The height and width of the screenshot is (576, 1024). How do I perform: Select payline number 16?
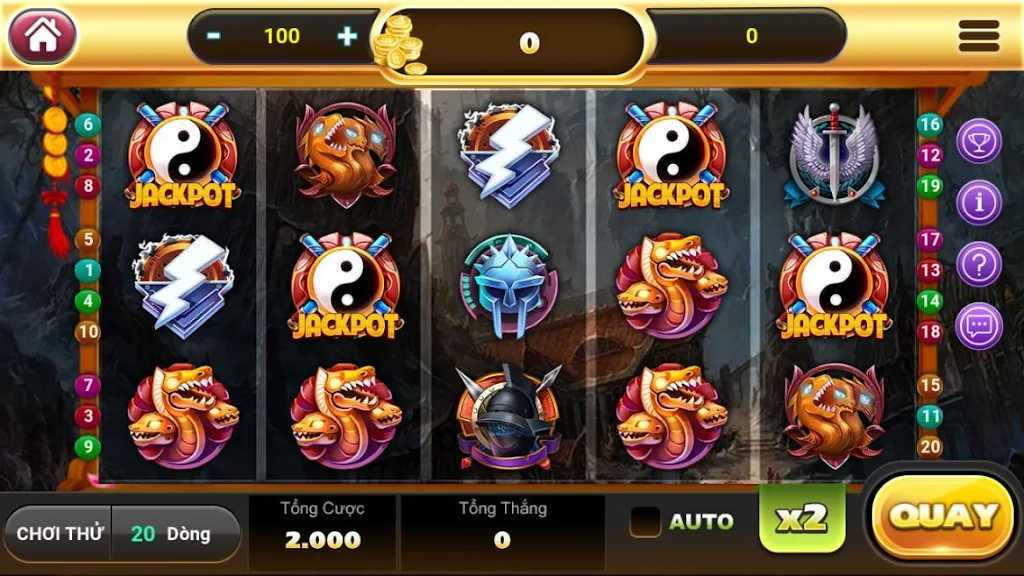coord(931,124)
